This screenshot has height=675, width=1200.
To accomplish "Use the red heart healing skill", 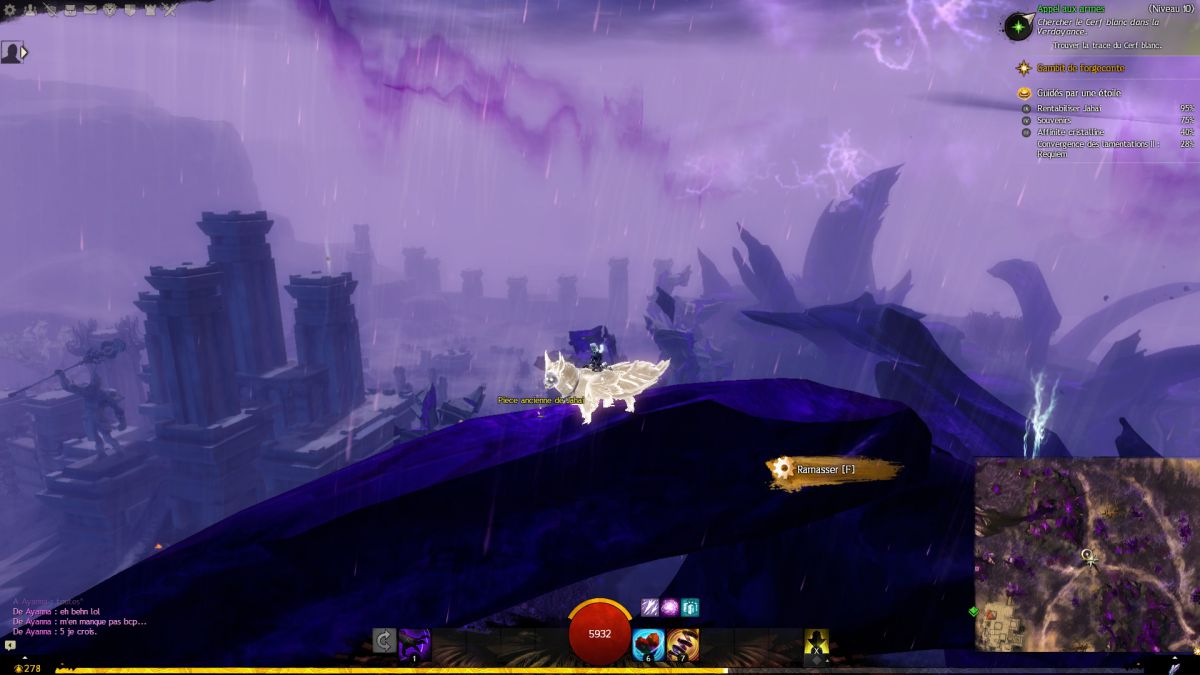I will pyautogui.click(x=649, y=644).
